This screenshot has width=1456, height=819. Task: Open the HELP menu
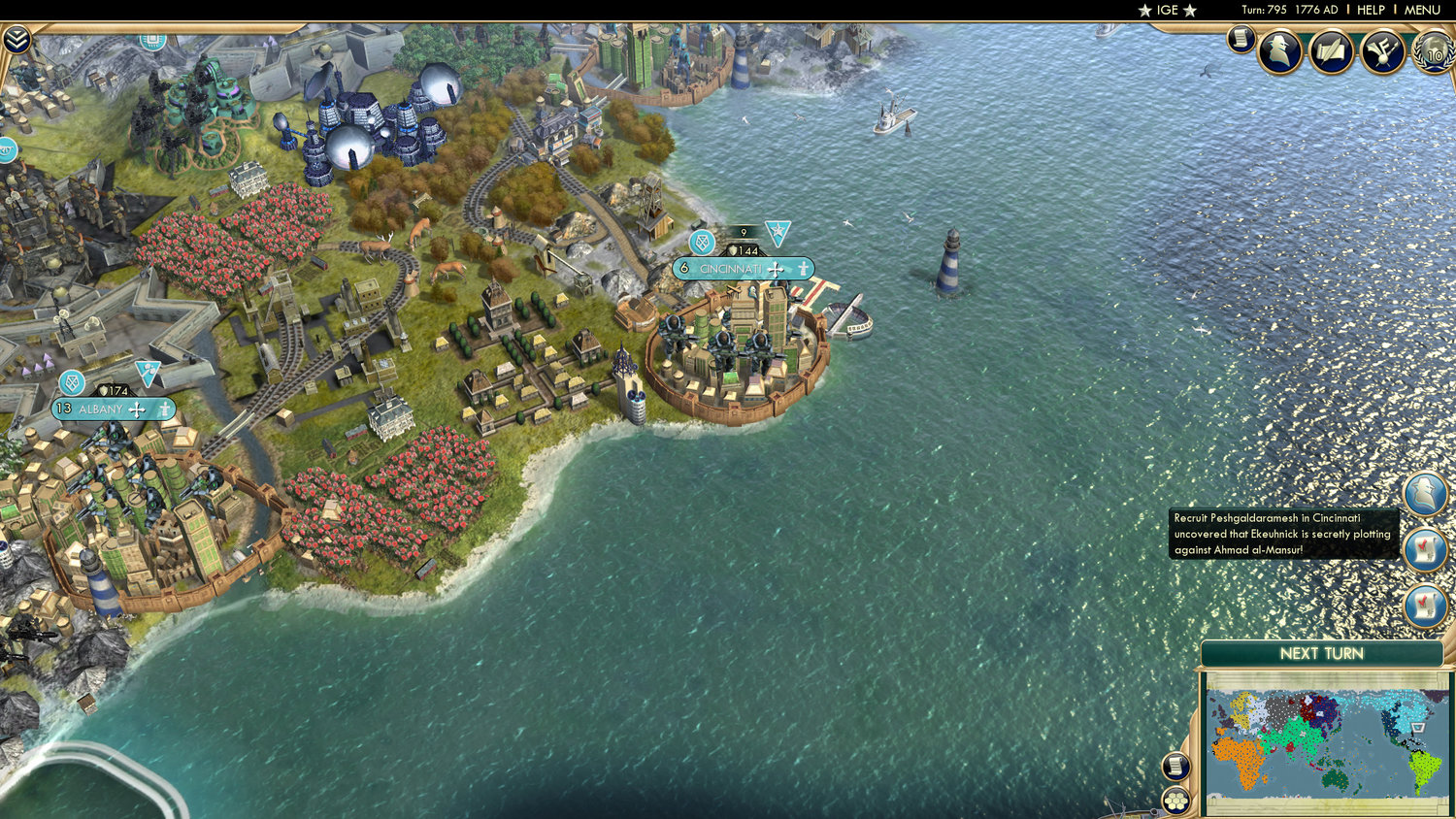[x=1371, y=10]
